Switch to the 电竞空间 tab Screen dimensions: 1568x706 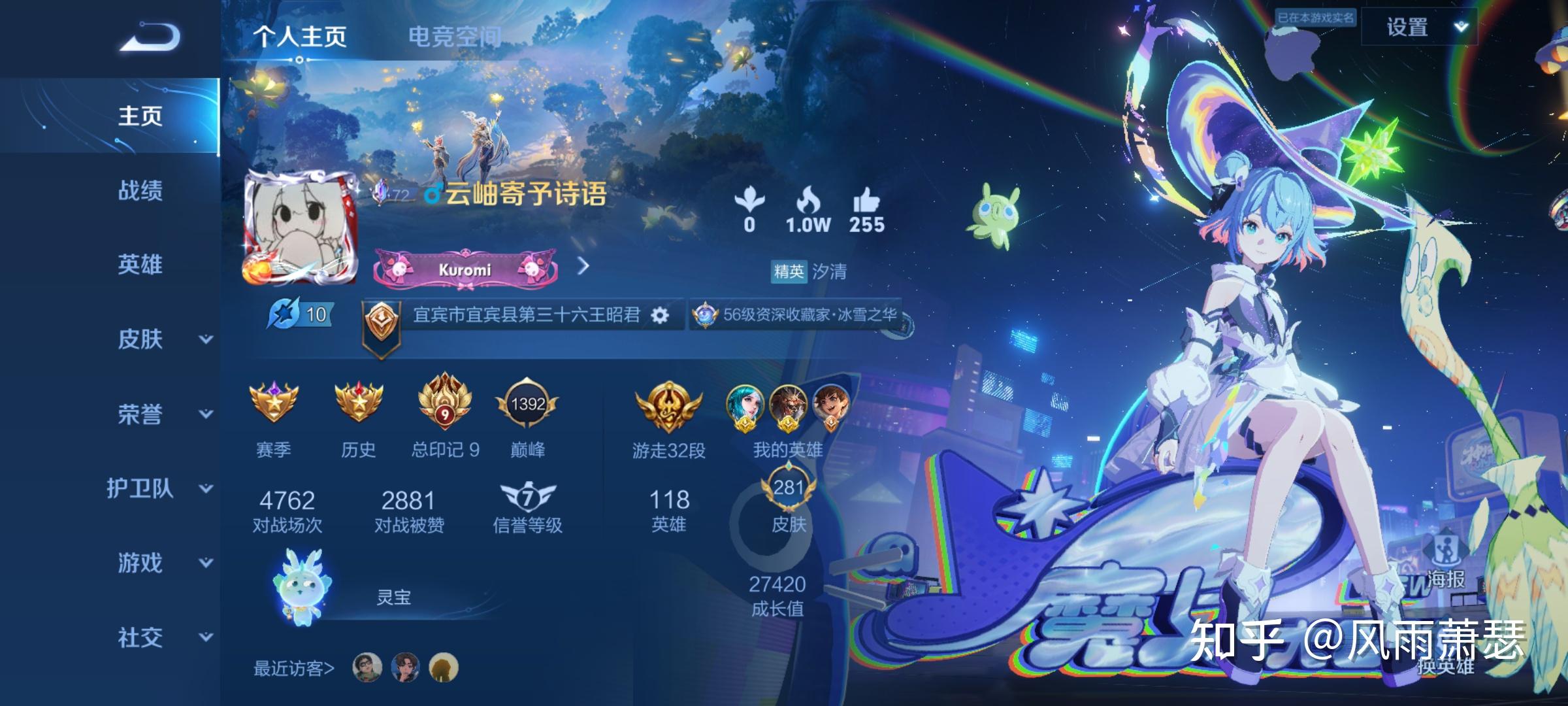(x=454, y=37)
